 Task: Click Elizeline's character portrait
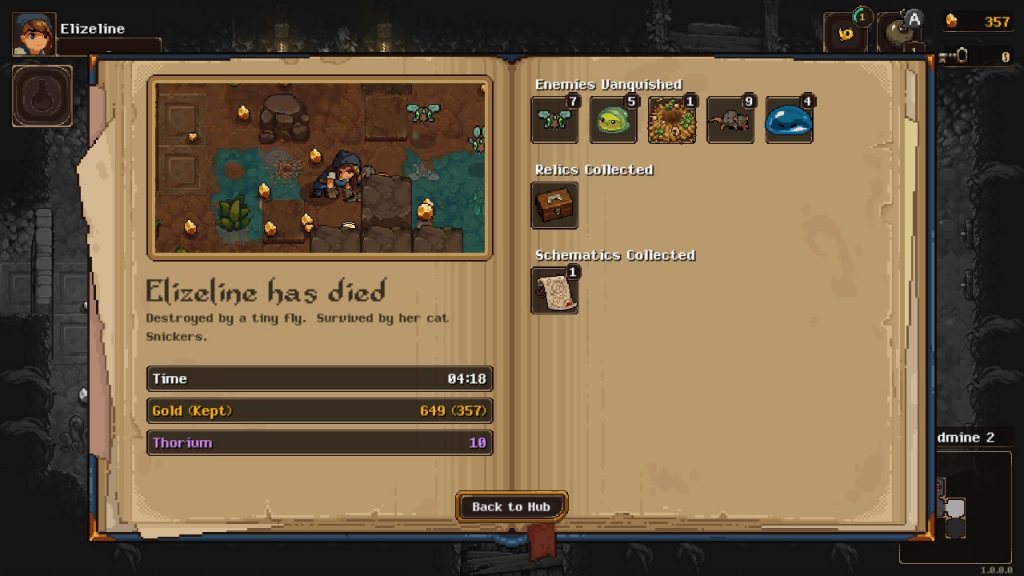click(x=33, y=34)
